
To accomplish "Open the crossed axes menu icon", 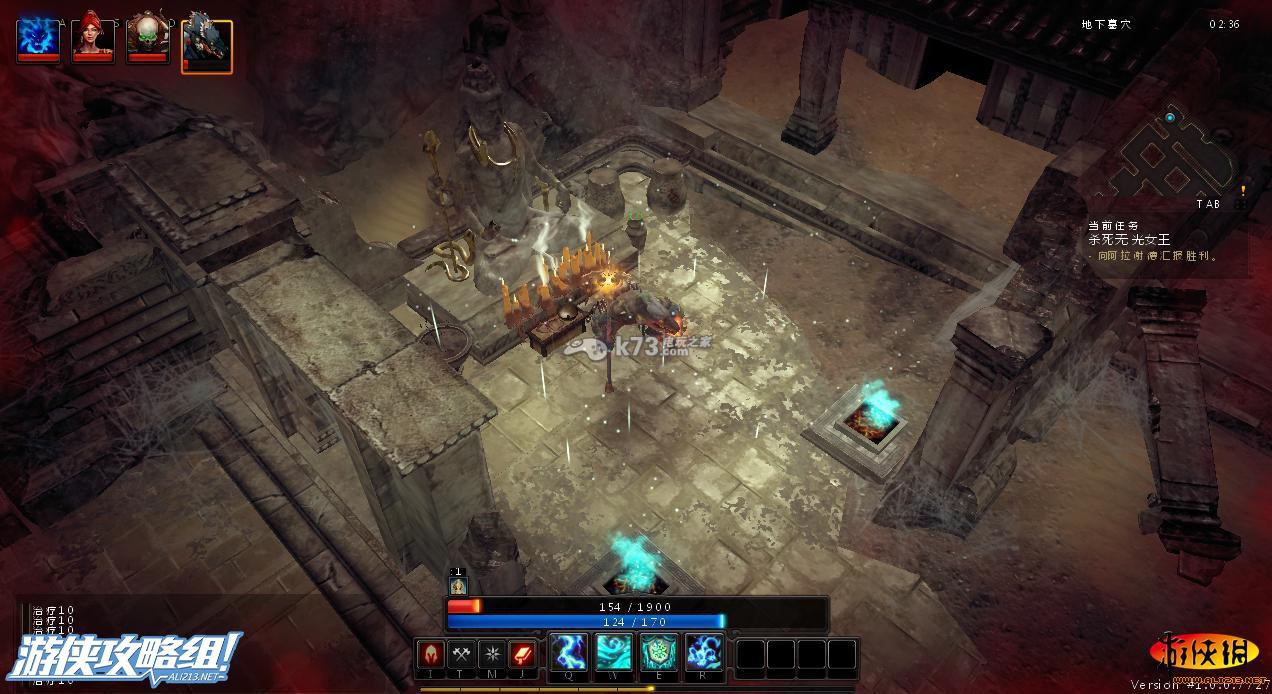I will [x=462, y=654].
